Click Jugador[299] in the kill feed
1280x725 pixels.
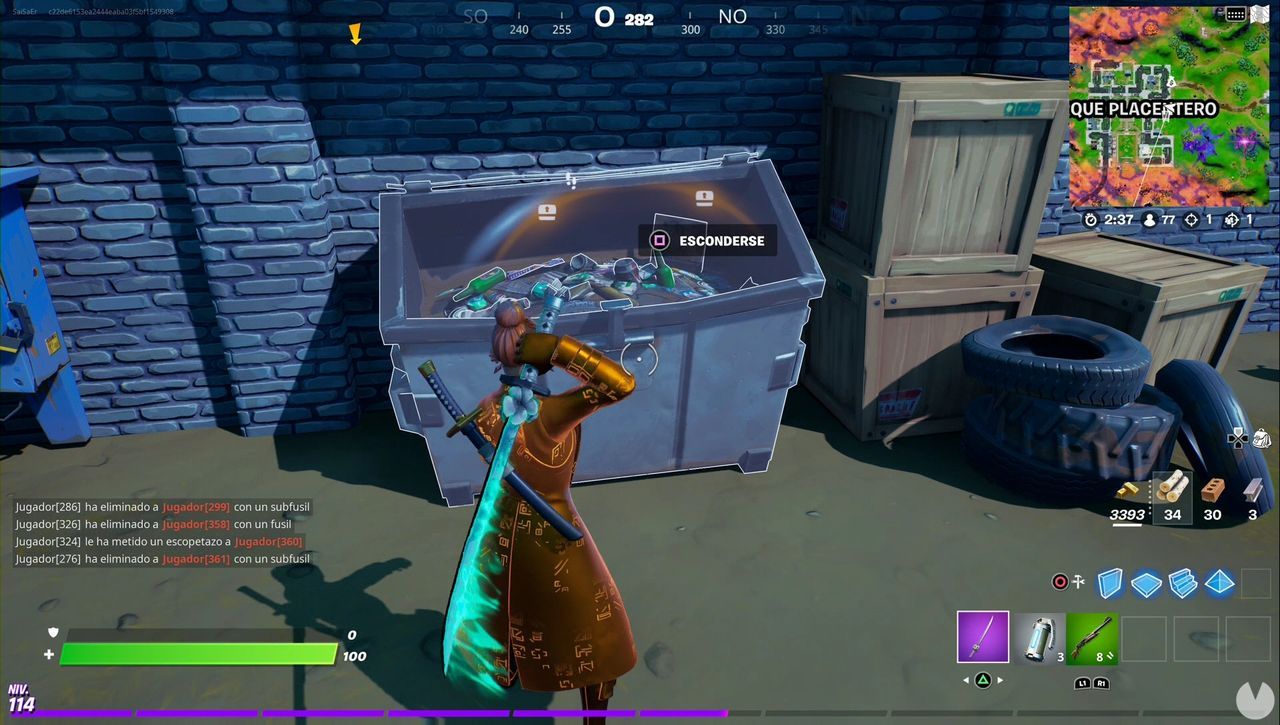pos(196,507)
